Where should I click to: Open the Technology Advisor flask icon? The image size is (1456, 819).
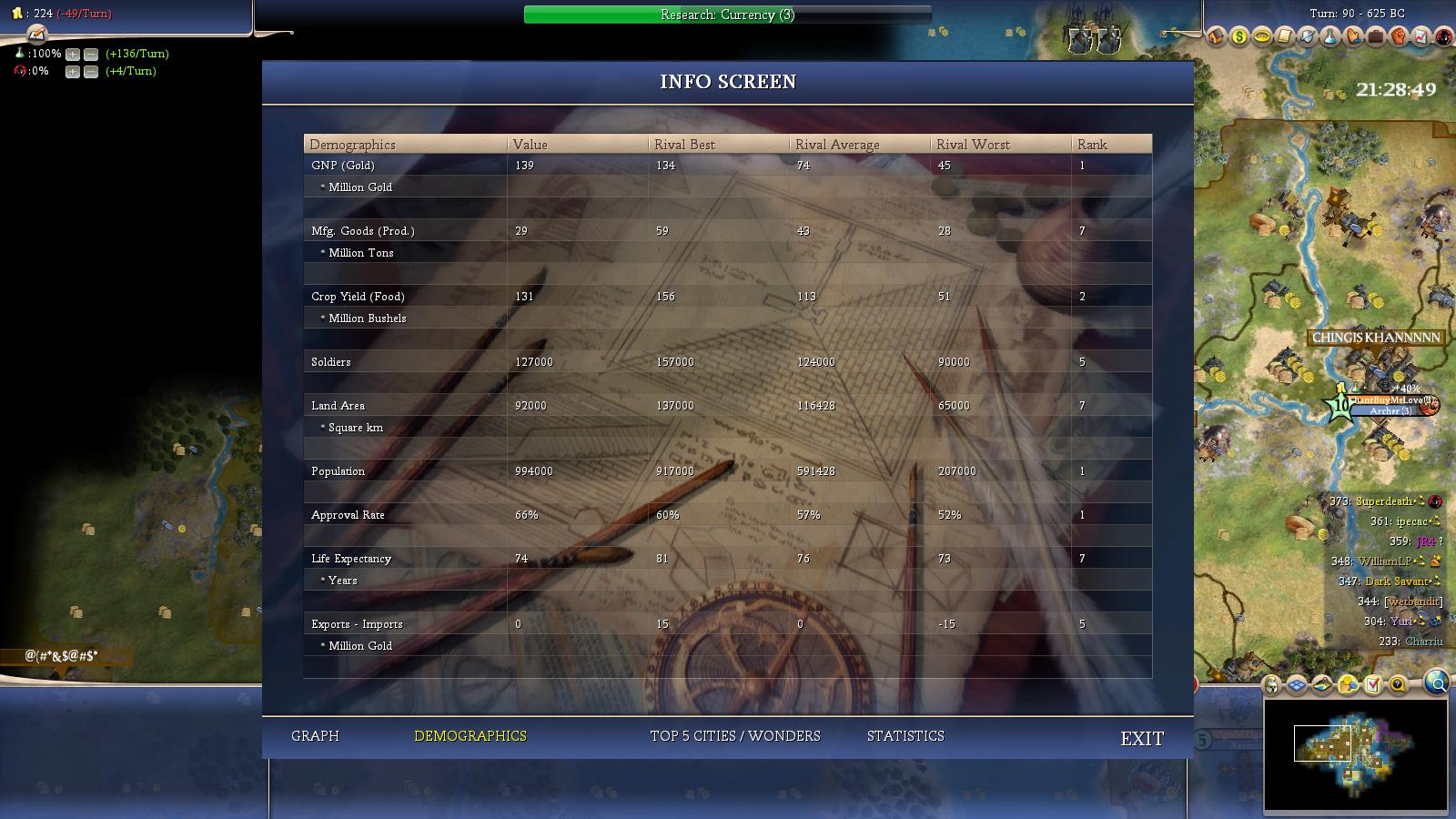(1330, 38)
